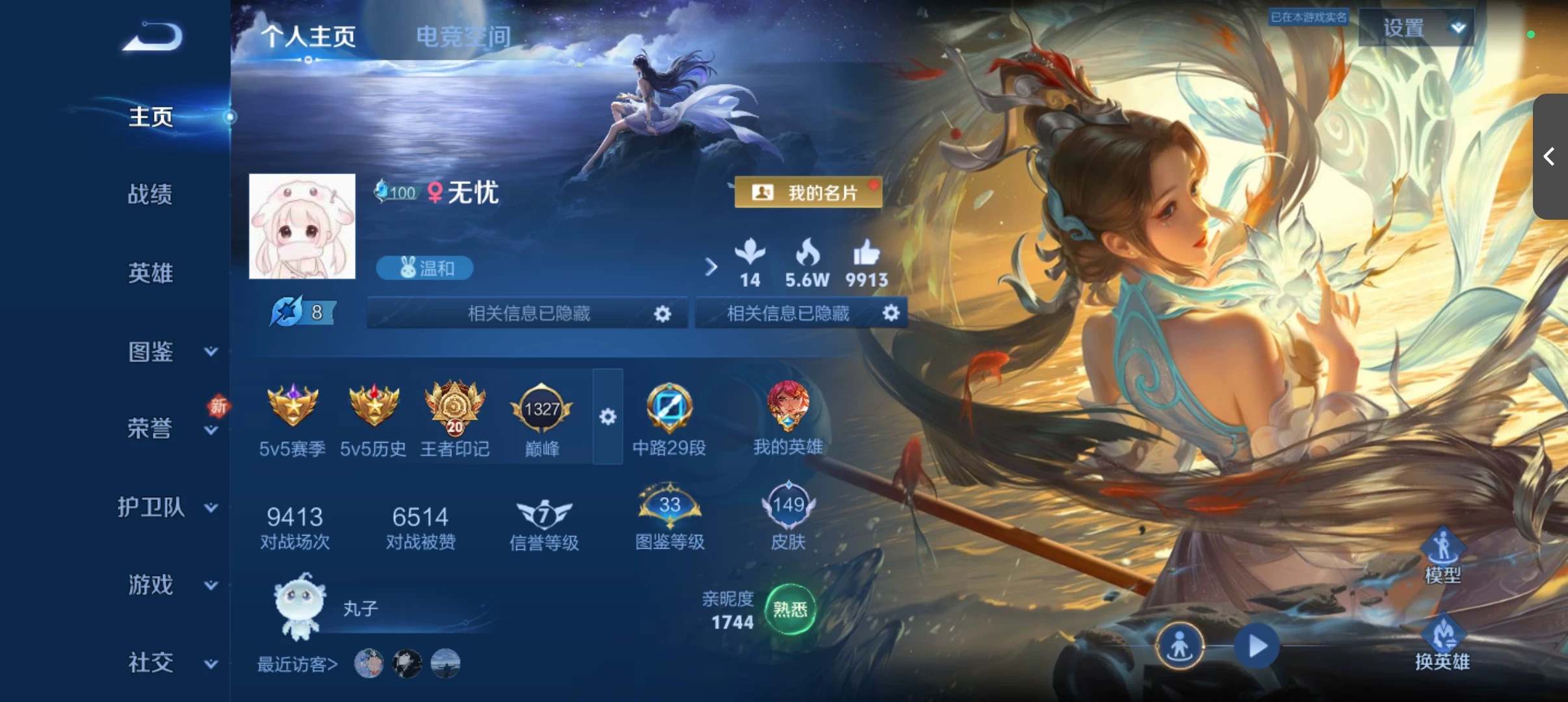The image size is (1568, 702).
Task: Click the 我的名片 card button
Action: pos(808,192)
